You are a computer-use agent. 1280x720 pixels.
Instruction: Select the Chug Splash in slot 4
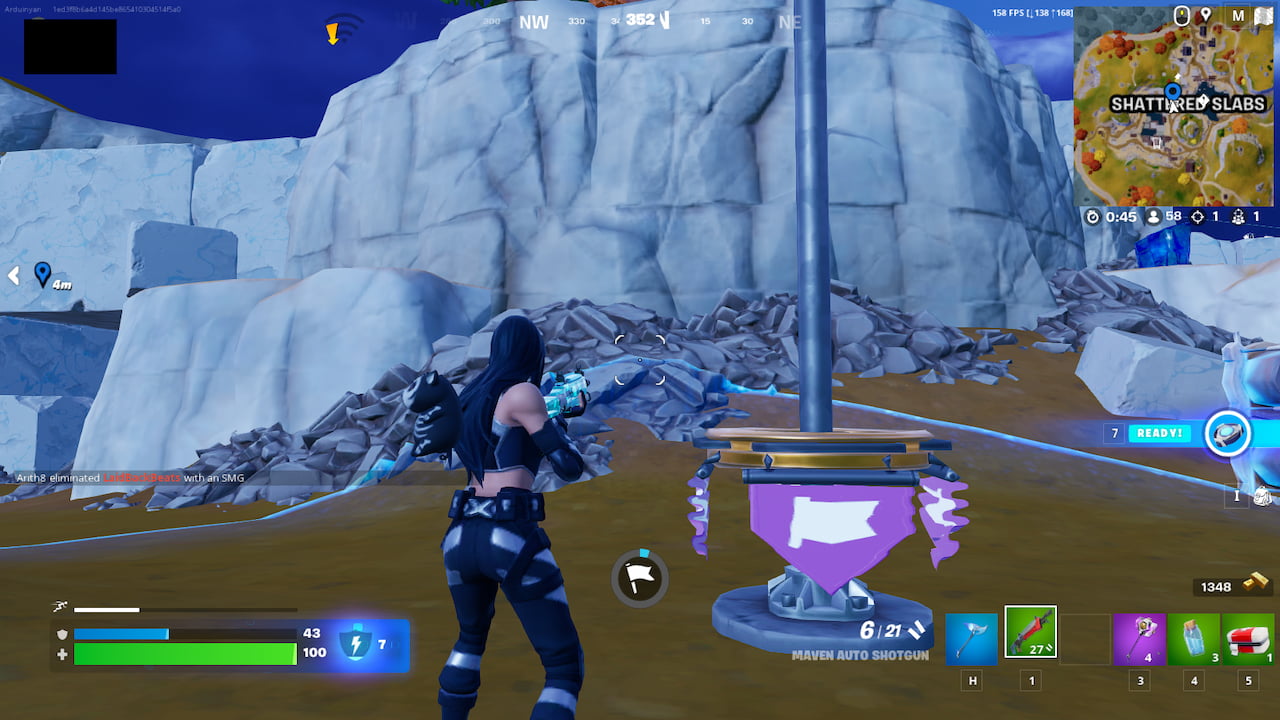1193,639
